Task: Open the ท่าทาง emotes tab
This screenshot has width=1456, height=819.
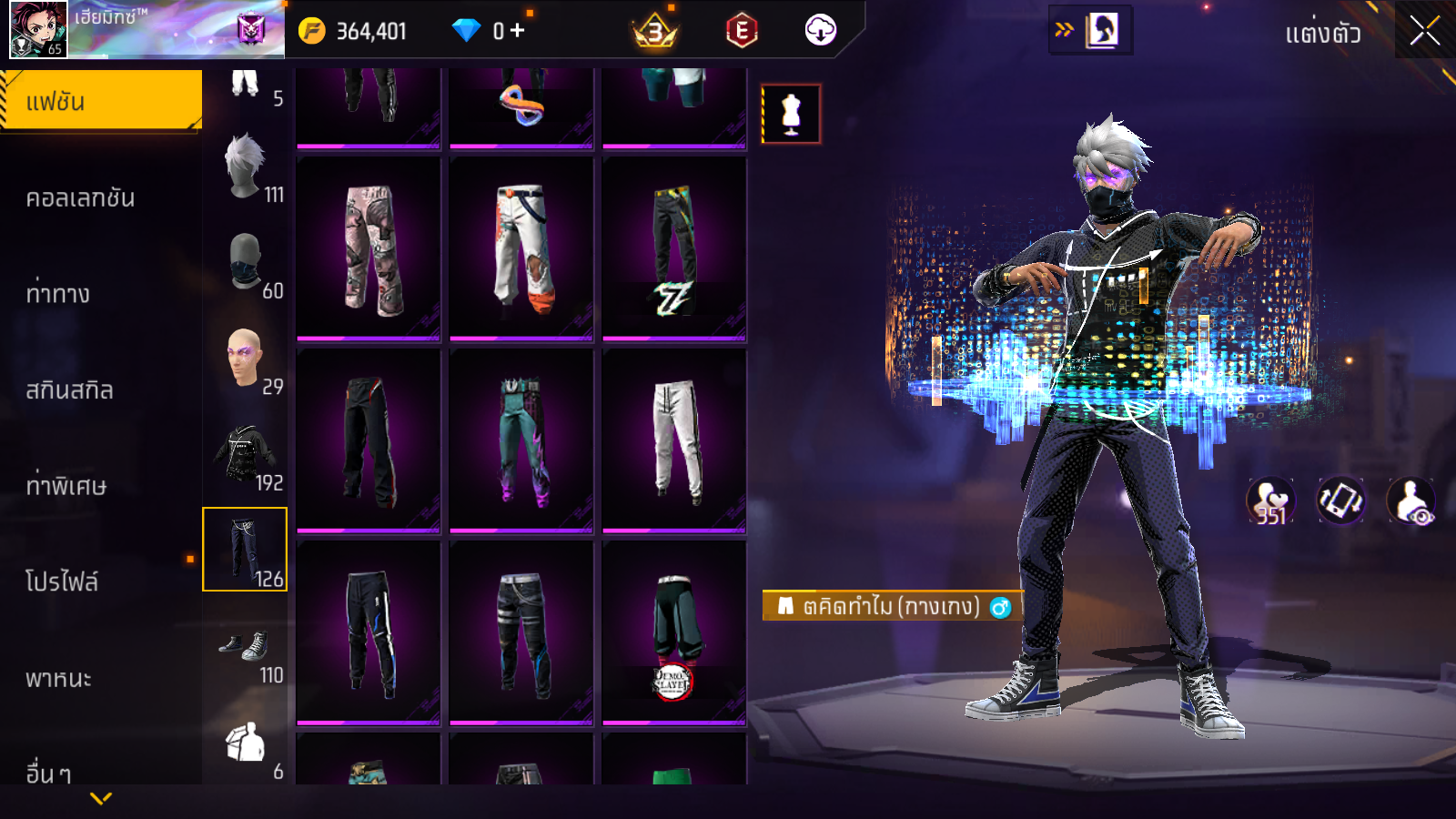Action: tap(58, 294)
